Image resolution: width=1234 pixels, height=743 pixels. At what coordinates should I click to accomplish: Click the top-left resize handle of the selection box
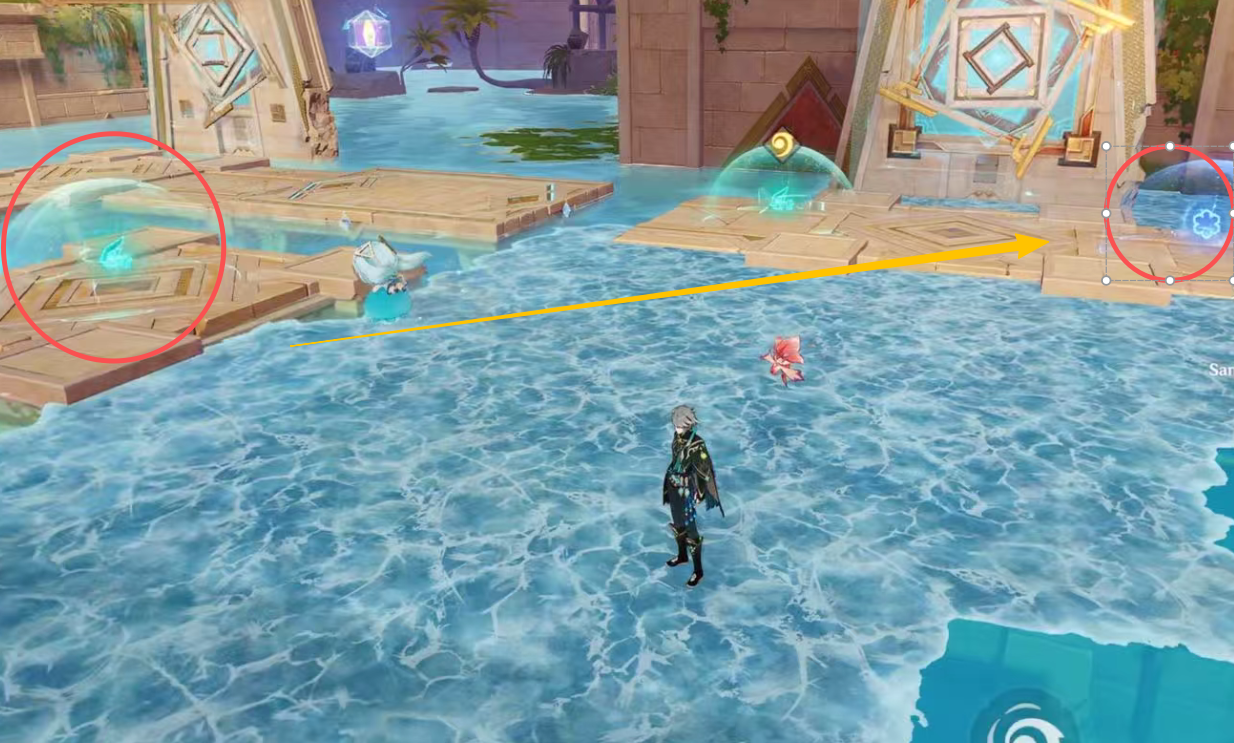(x=1107, y=146)
